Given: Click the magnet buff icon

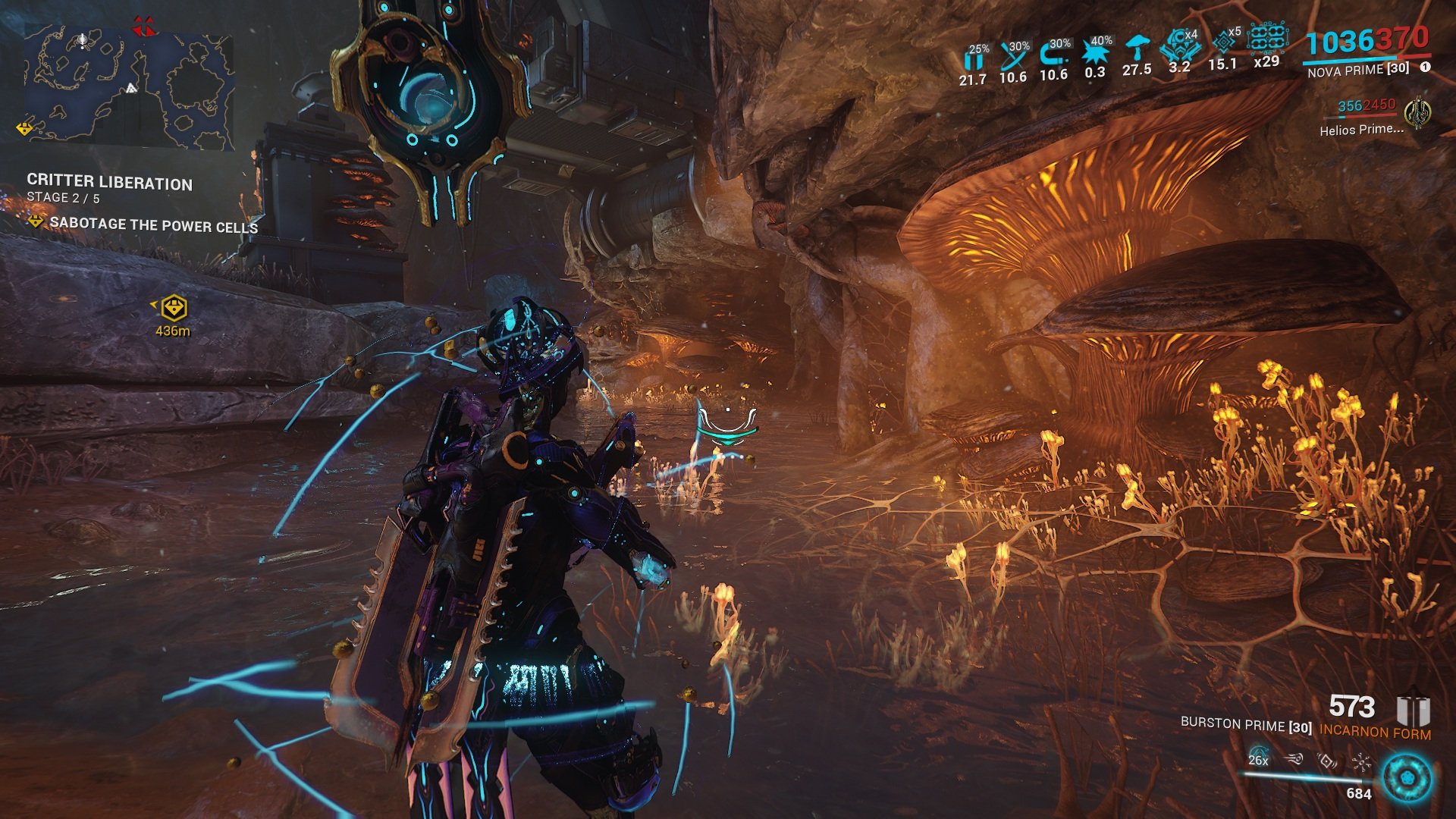Looking at the screenshot, I should click(x=1053, y=53).
